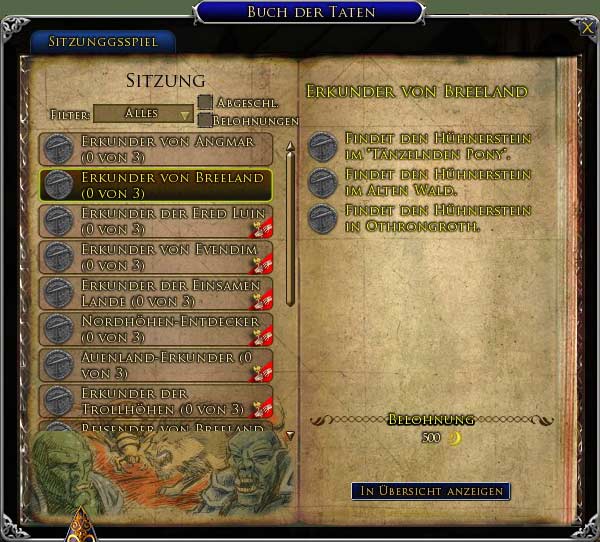Click the deed list scroll-down arrow

pos(291,435)
